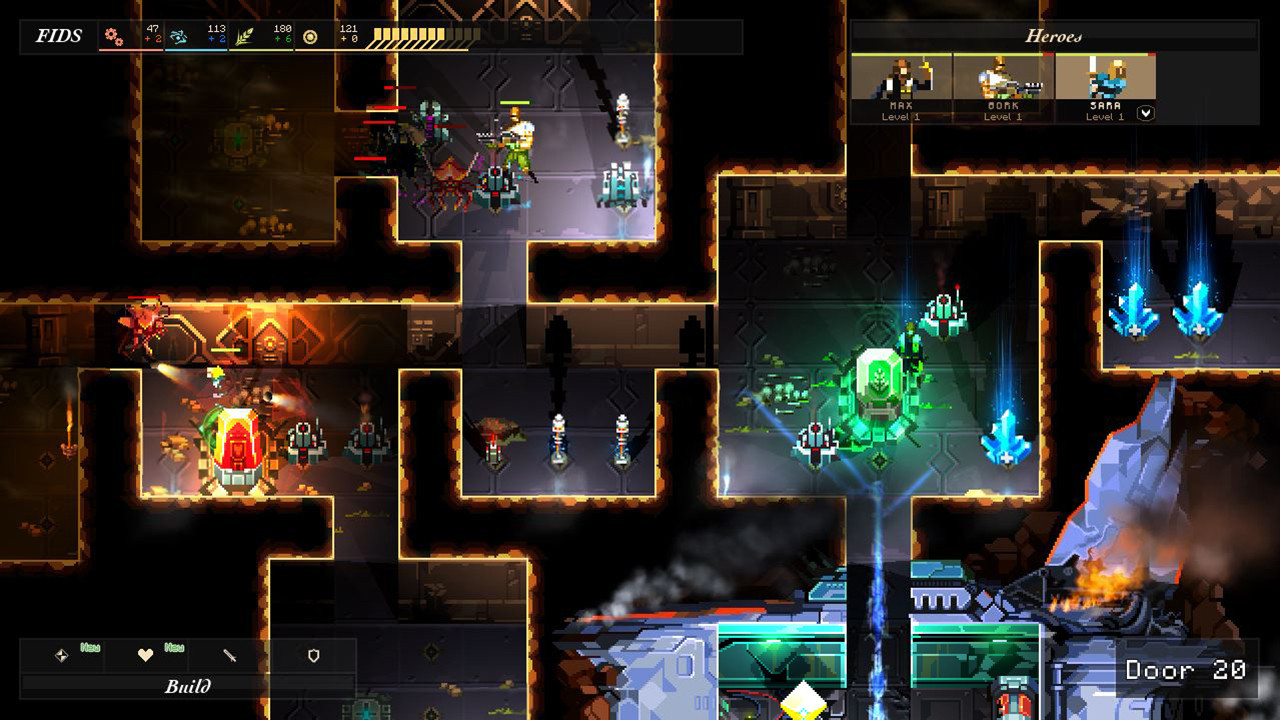Open the major module build category
Image resolution: width=1280 pixels, height=720 pixels.
coord(62,656)
